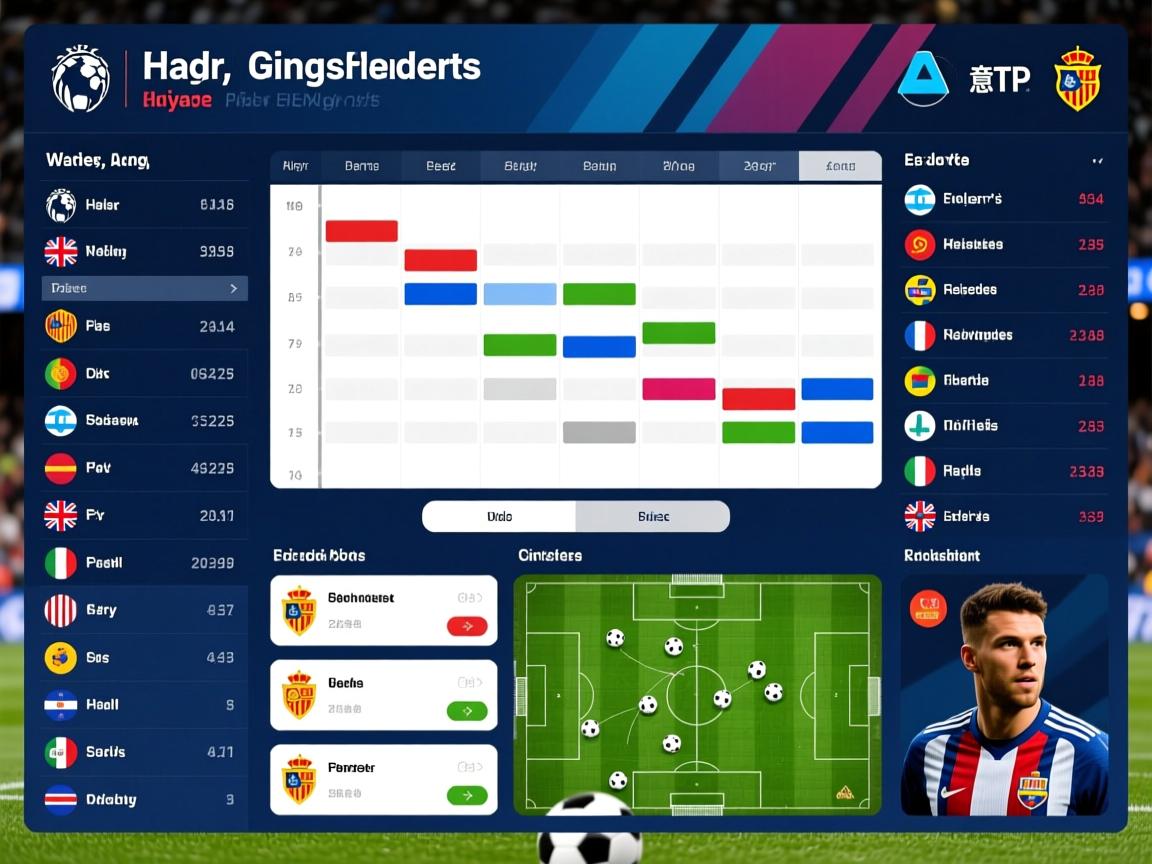Open the highlighted Dtkee row with chevron
The image size is (1152, 864).
coord(144,288)
